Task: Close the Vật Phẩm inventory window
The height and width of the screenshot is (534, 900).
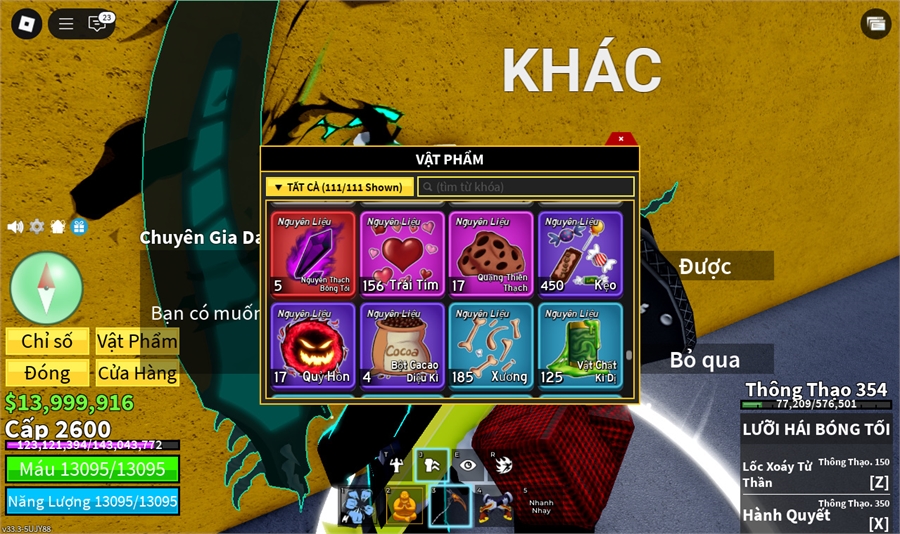Action: [x=621, y=139]
